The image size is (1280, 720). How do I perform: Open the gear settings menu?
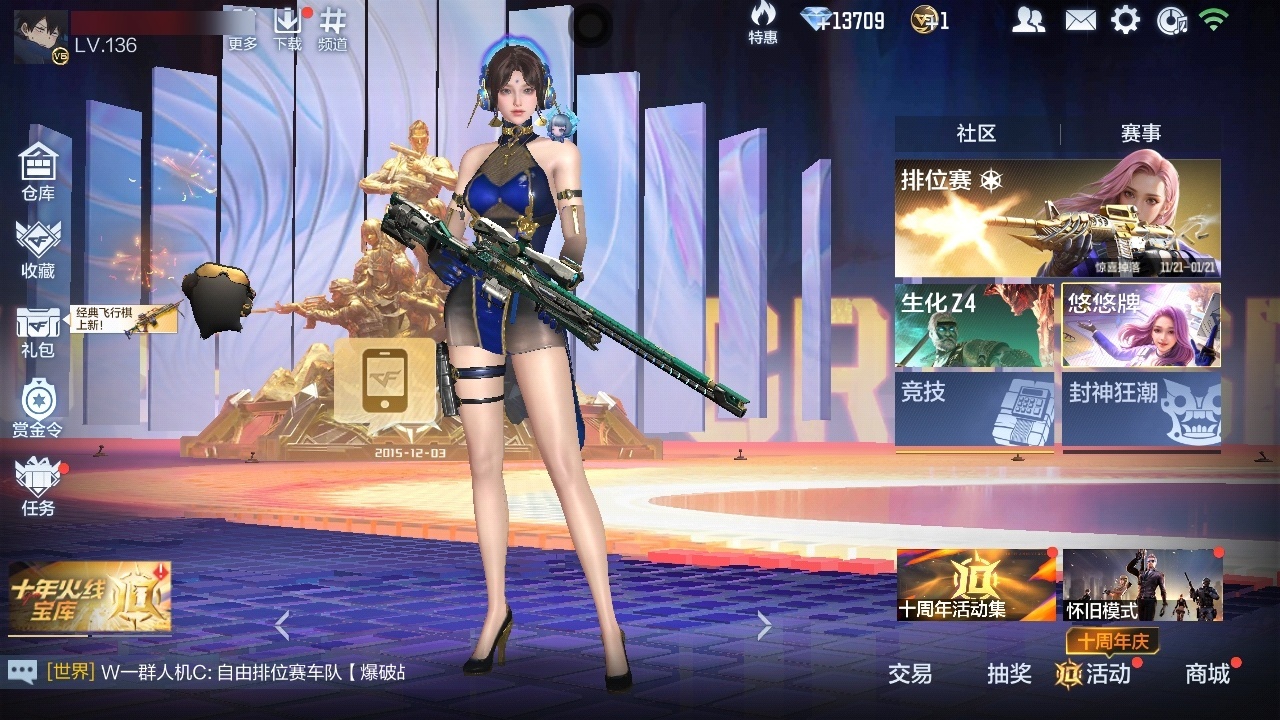click(1125, 20)
